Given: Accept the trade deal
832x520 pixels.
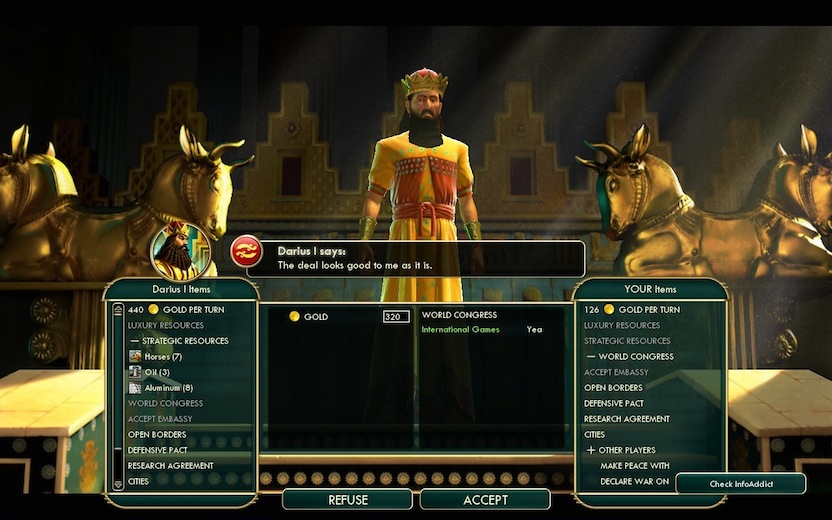Looking at the screenshot, I should [x=485, y=499].
